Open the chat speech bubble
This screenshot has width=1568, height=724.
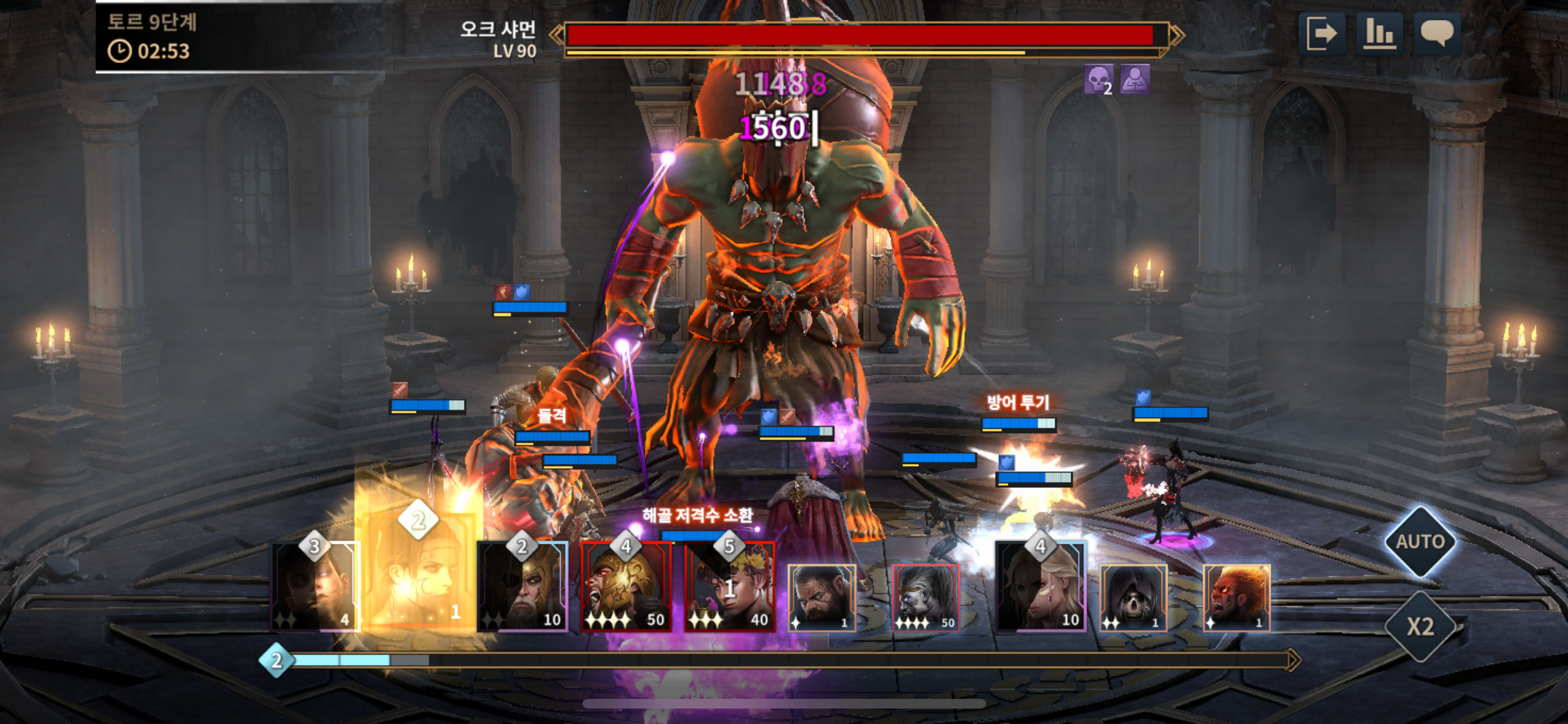(1437, 33)
